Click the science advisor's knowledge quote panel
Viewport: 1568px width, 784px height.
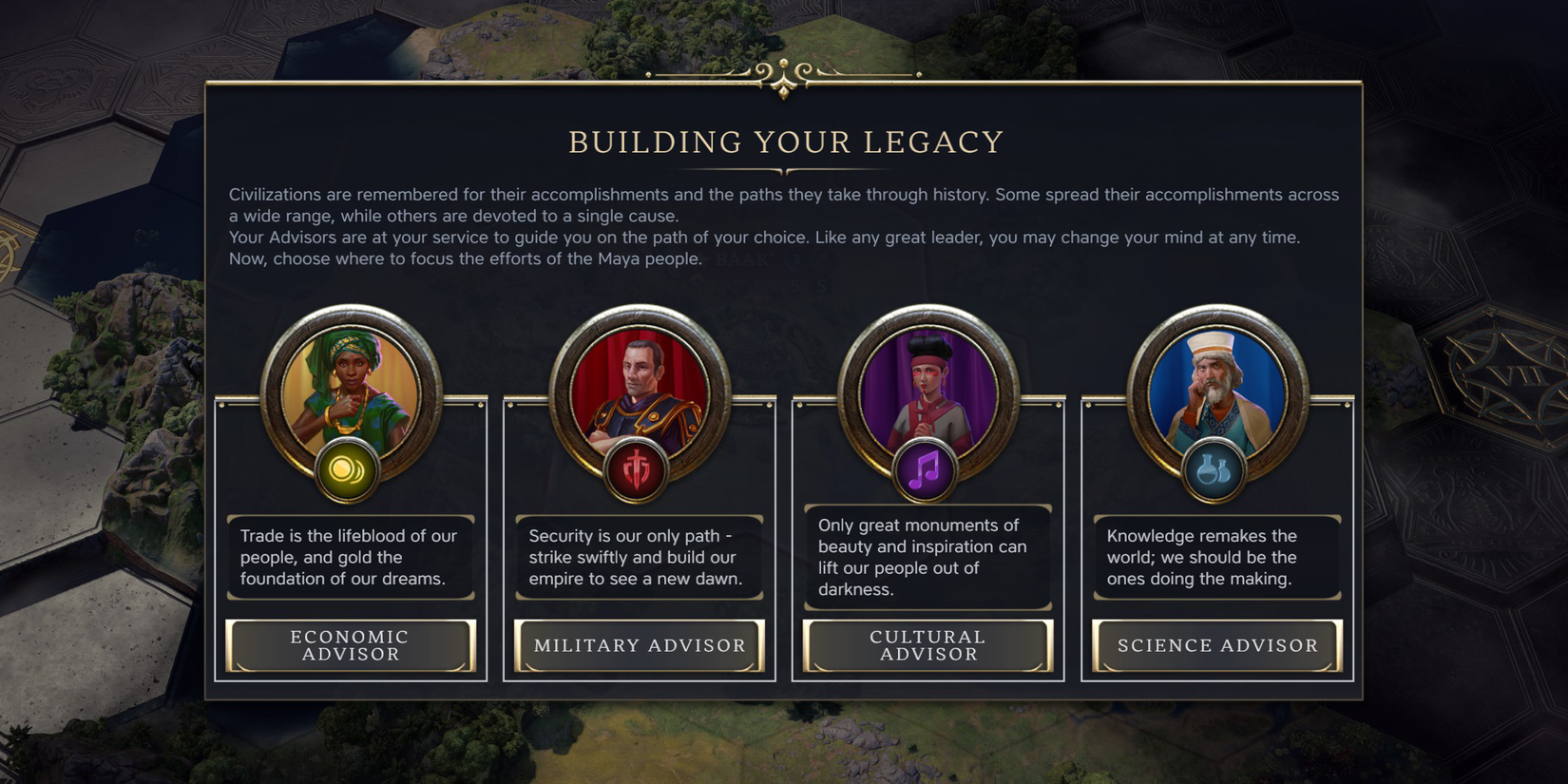coord(1217,557)
